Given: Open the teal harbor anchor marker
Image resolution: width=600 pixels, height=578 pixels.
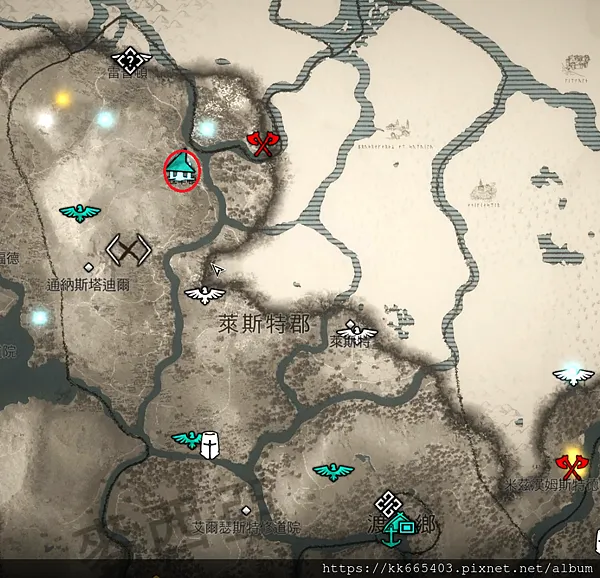Looking at the screenshot, I should pos(399,530).
